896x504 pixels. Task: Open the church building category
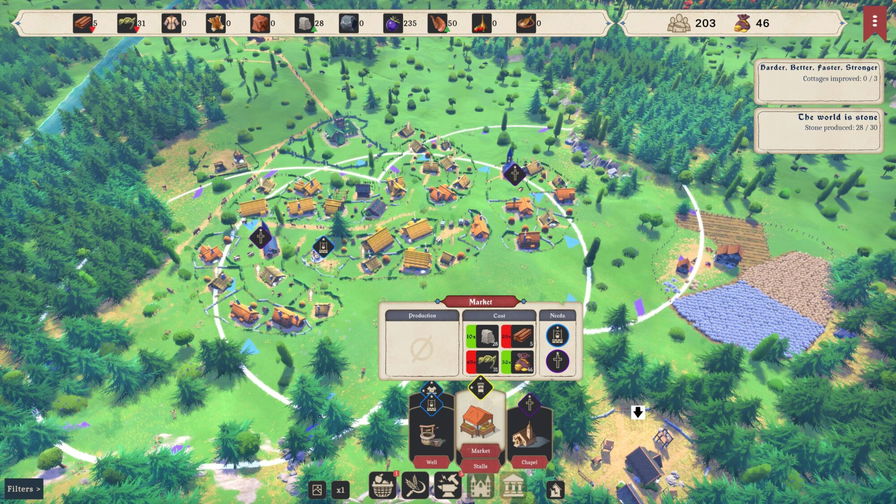tap(480, 487)
